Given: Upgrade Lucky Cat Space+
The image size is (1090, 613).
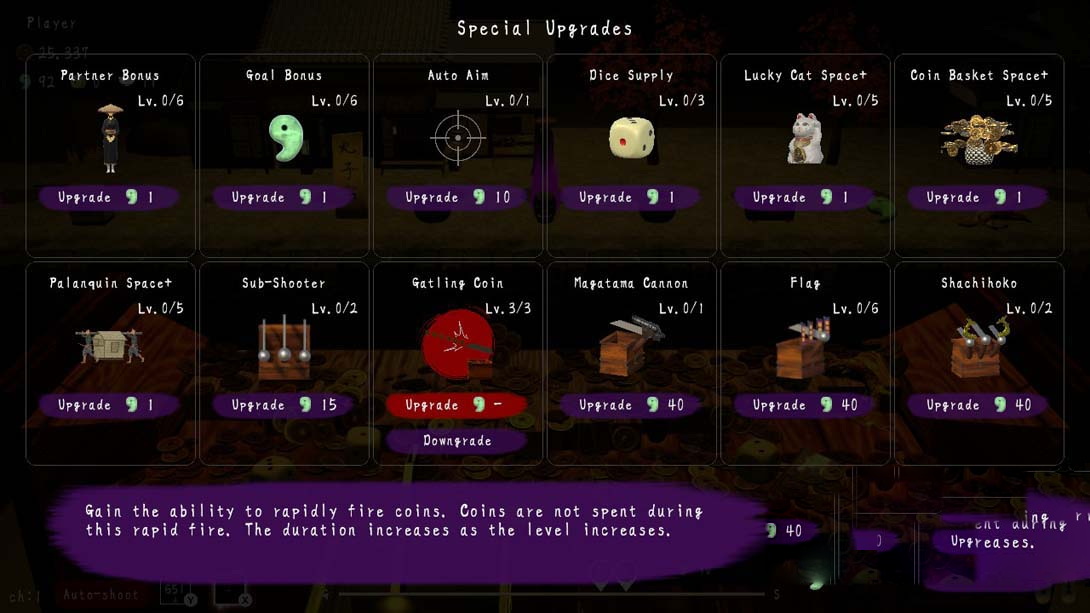Looking at the screenshot, I should [x=805, y=197].
